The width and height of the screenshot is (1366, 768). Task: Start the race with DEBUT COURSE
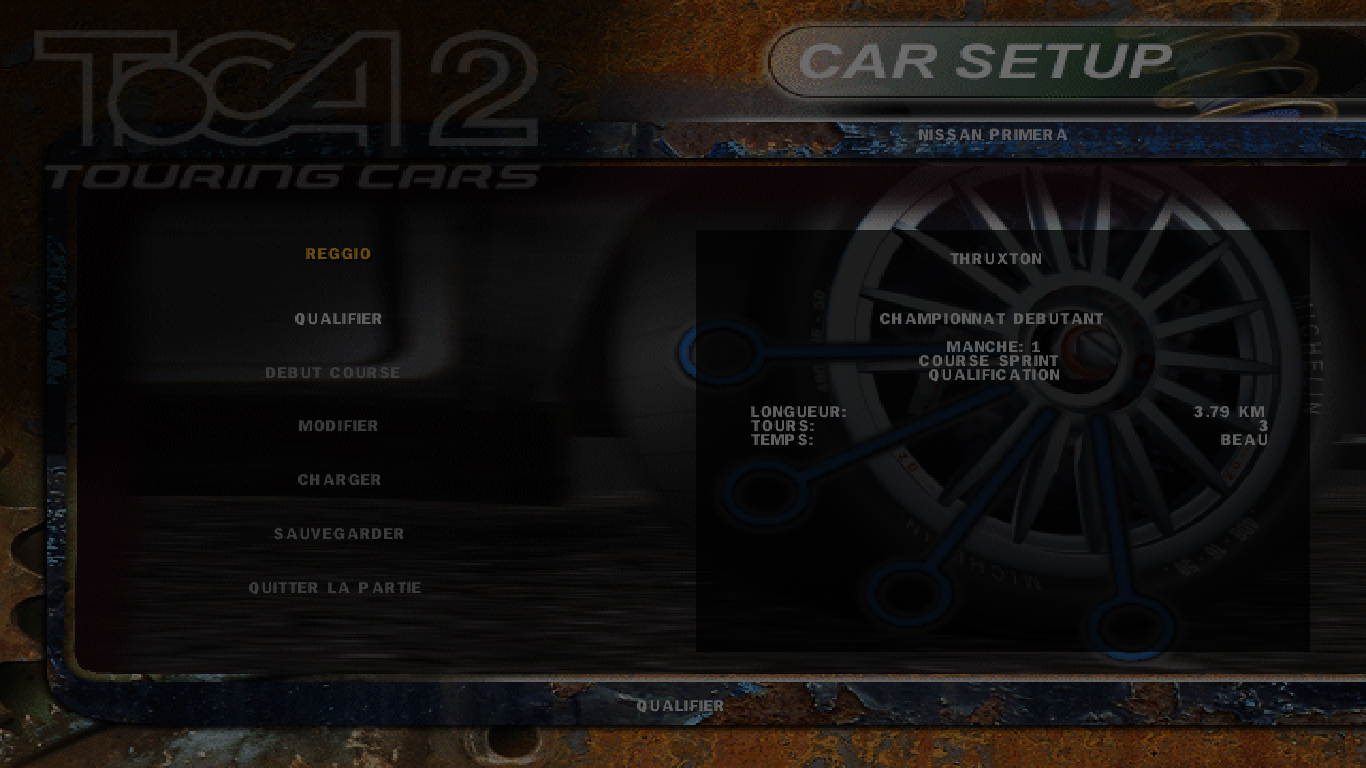pos(333,373)
